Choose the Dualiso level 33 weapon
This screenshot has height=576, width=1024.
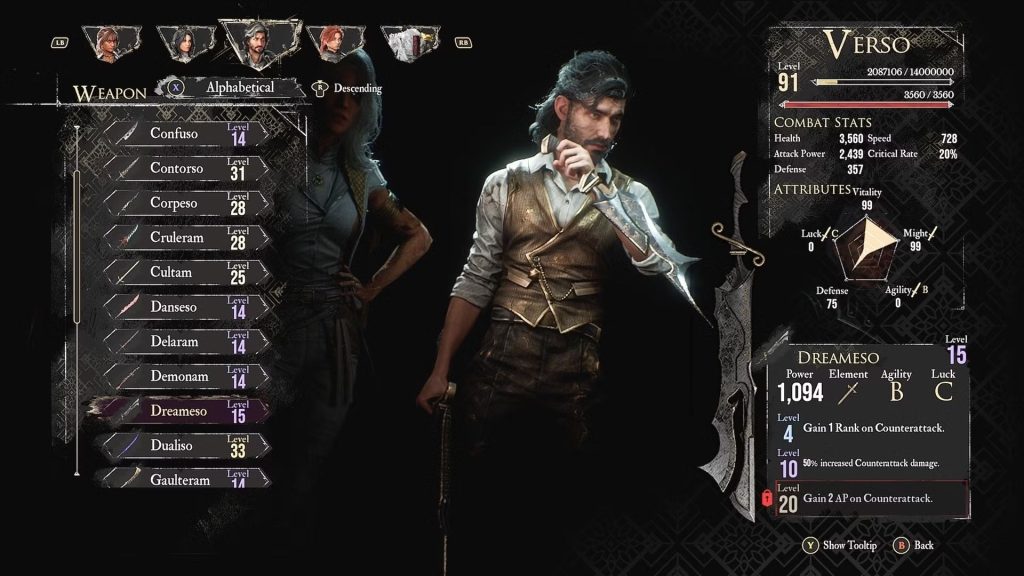186,446
